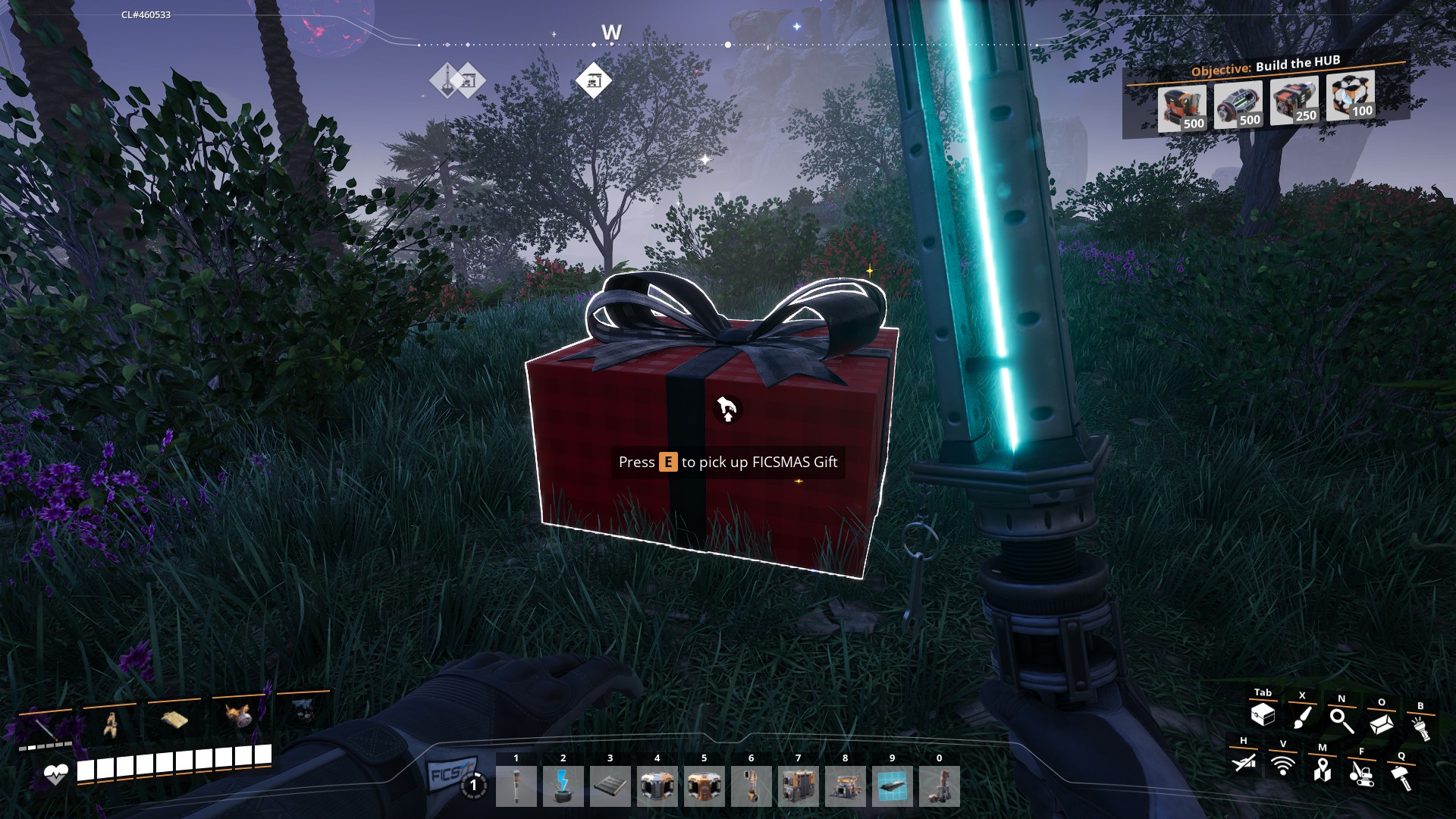Select the storage container in hotbar slot 4
The image size is (1456, 819).
(x=657, y=786)
